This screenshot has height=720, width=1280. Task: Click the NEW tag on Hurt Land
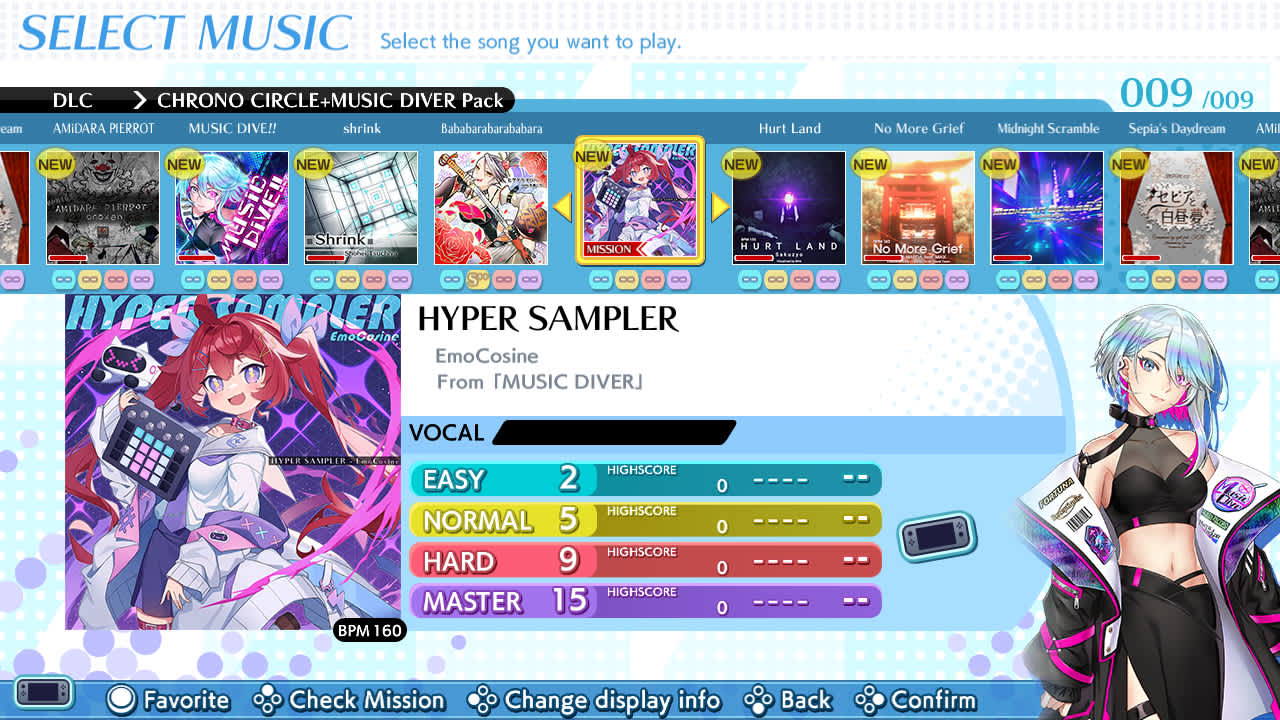741,163
